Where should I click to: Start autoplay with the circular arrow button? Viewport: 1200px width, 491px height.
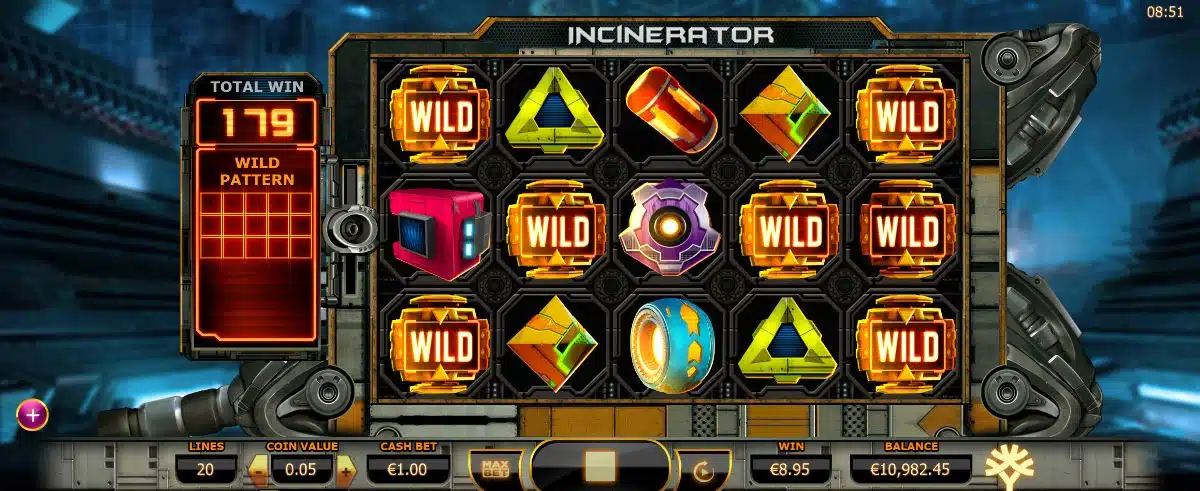tap(705, 468)
